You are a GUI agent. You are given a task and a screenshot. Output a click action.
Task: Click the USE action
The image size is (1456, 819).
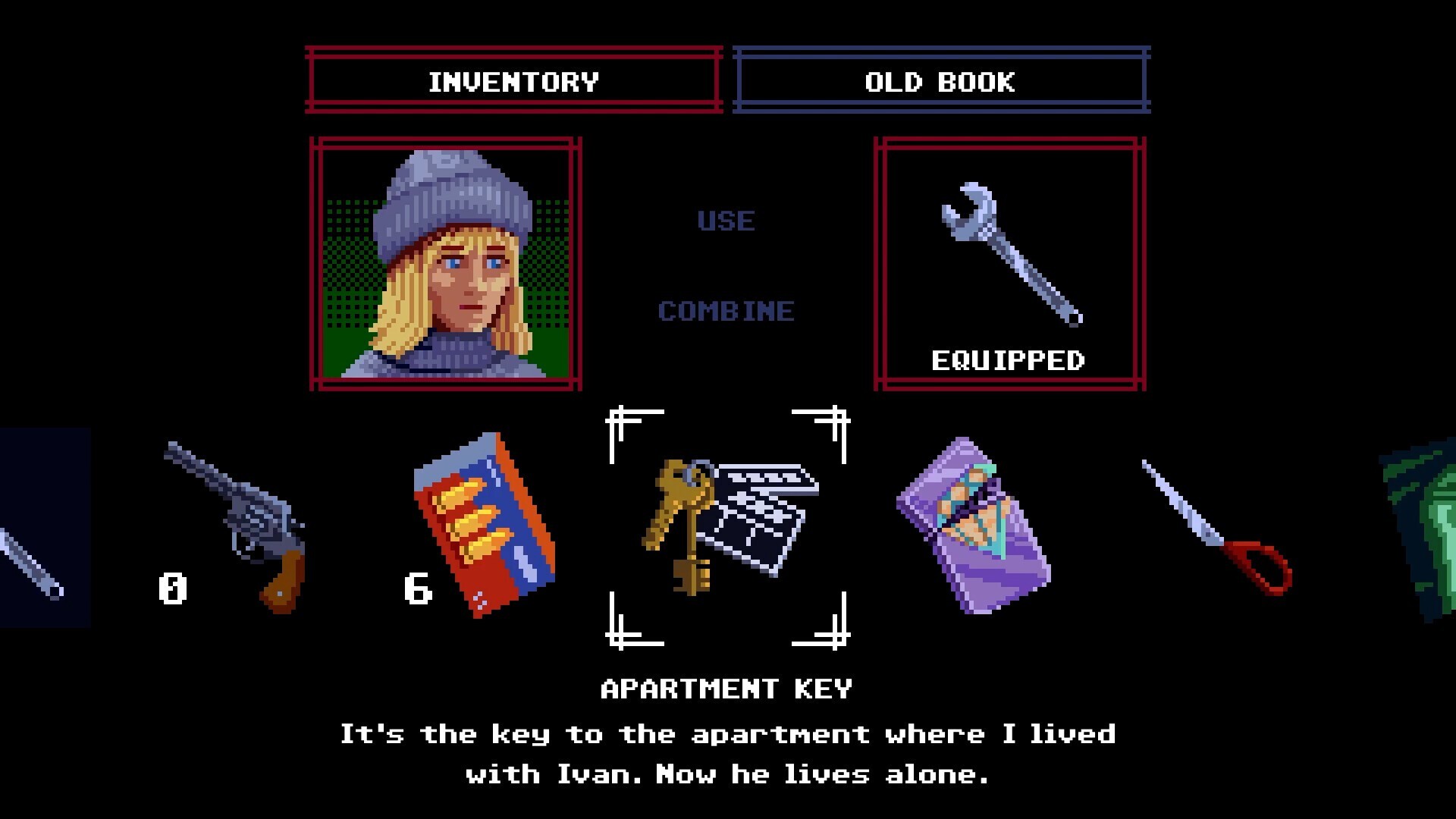[726, 221]
